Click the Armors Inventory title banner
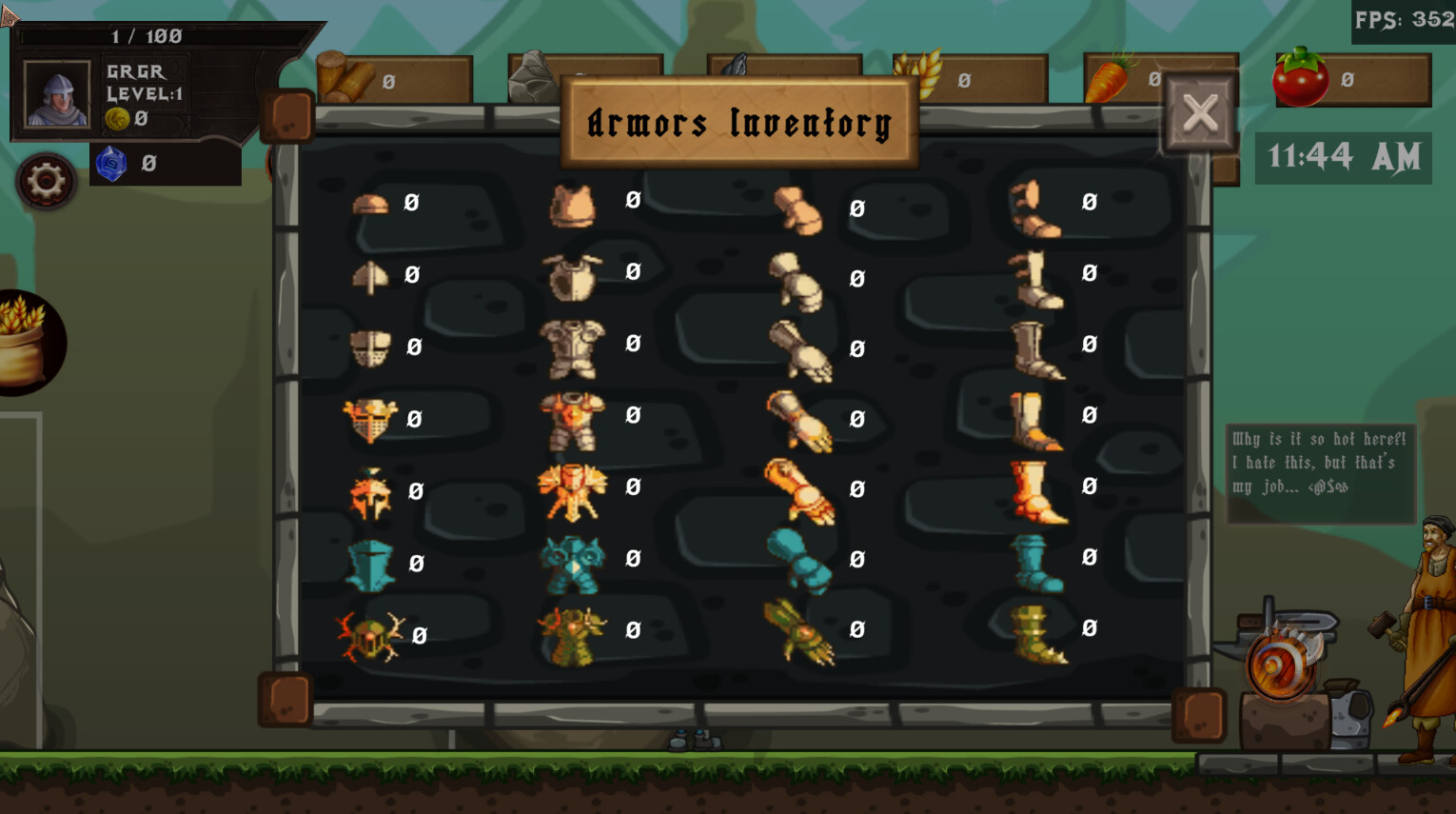 [738, 121]
